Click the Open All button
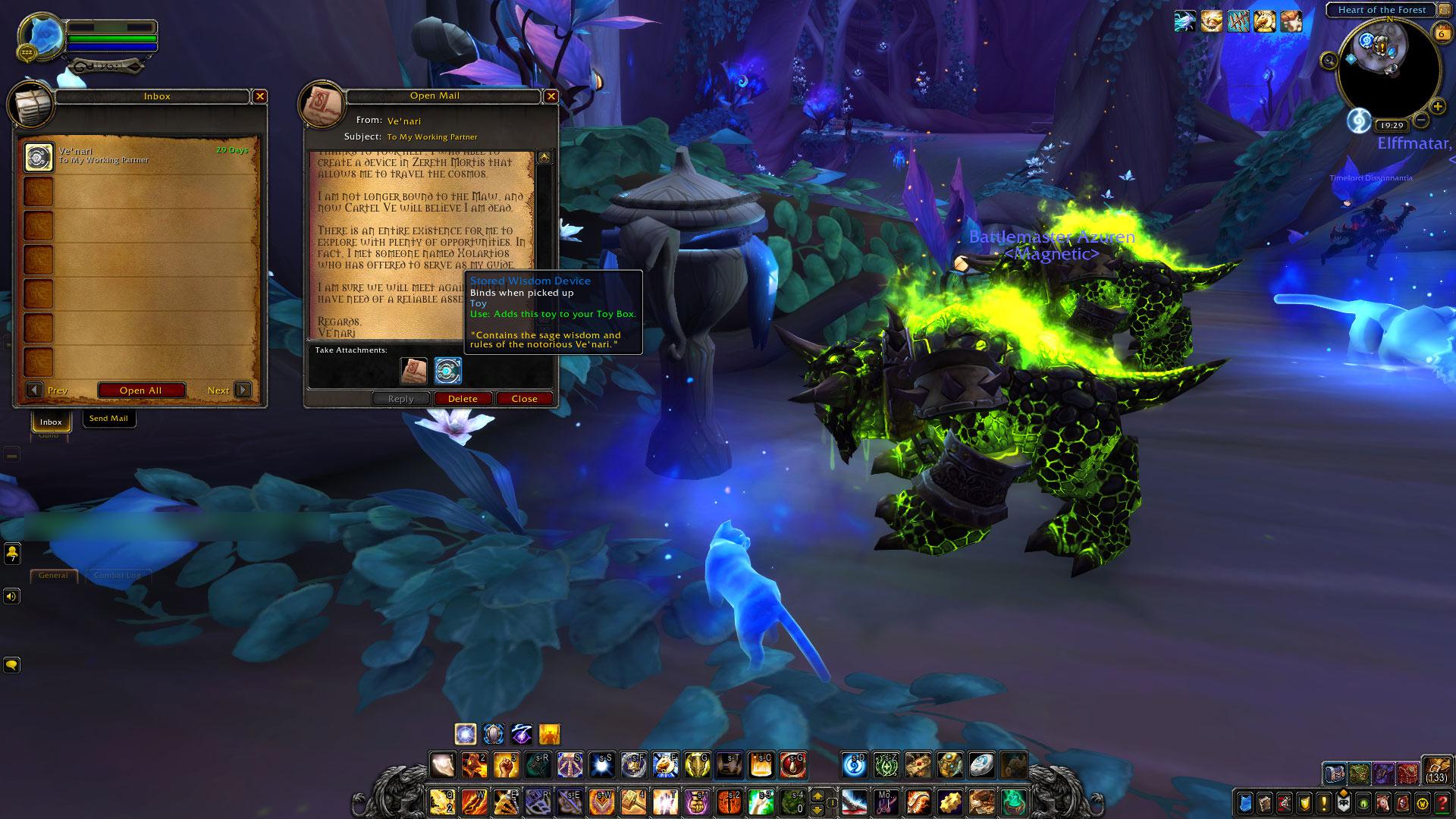The image size is (1456, 819). click(x=141, y=391)
